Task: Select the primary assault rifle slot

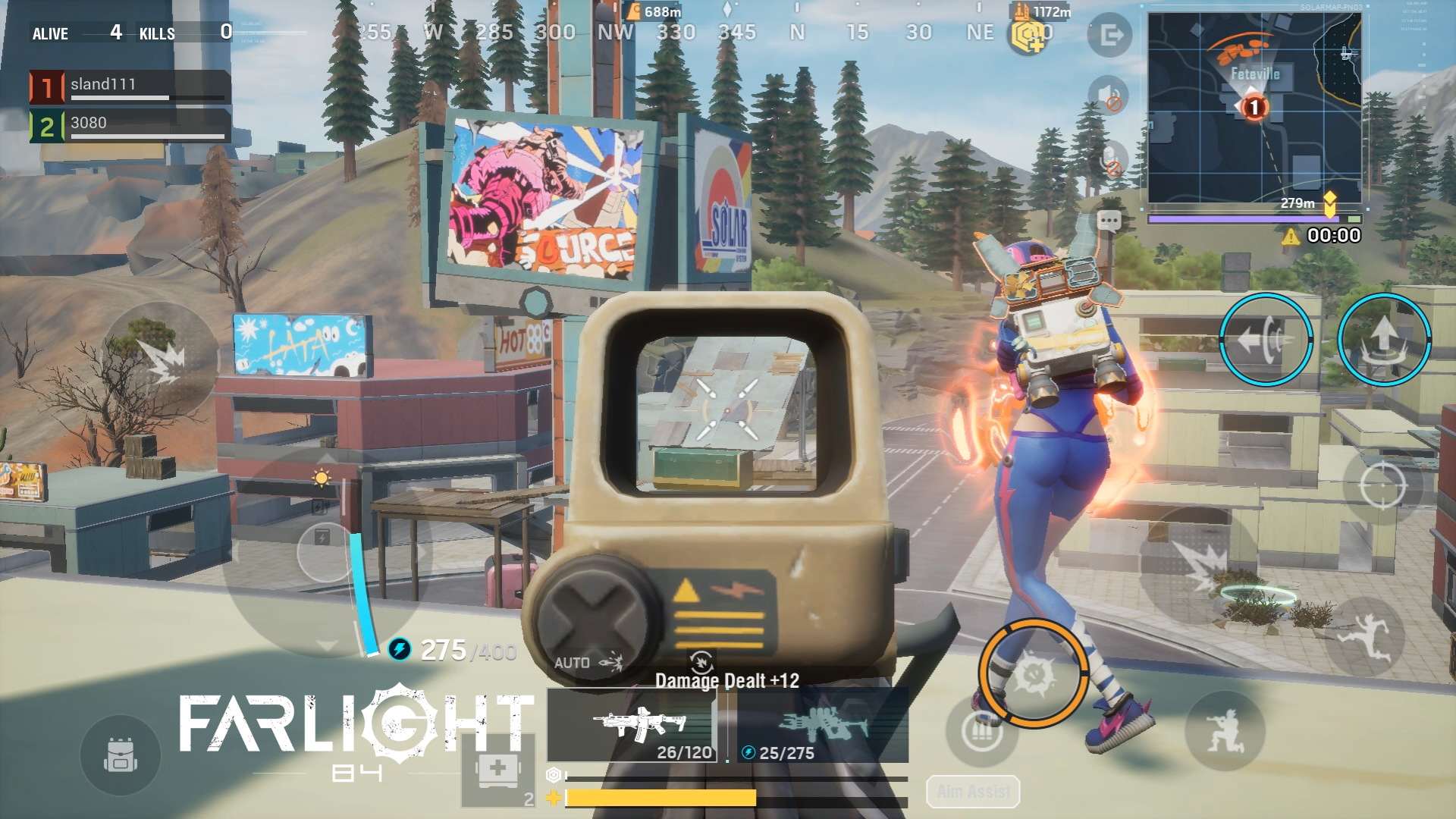Action: click(632, 725)
